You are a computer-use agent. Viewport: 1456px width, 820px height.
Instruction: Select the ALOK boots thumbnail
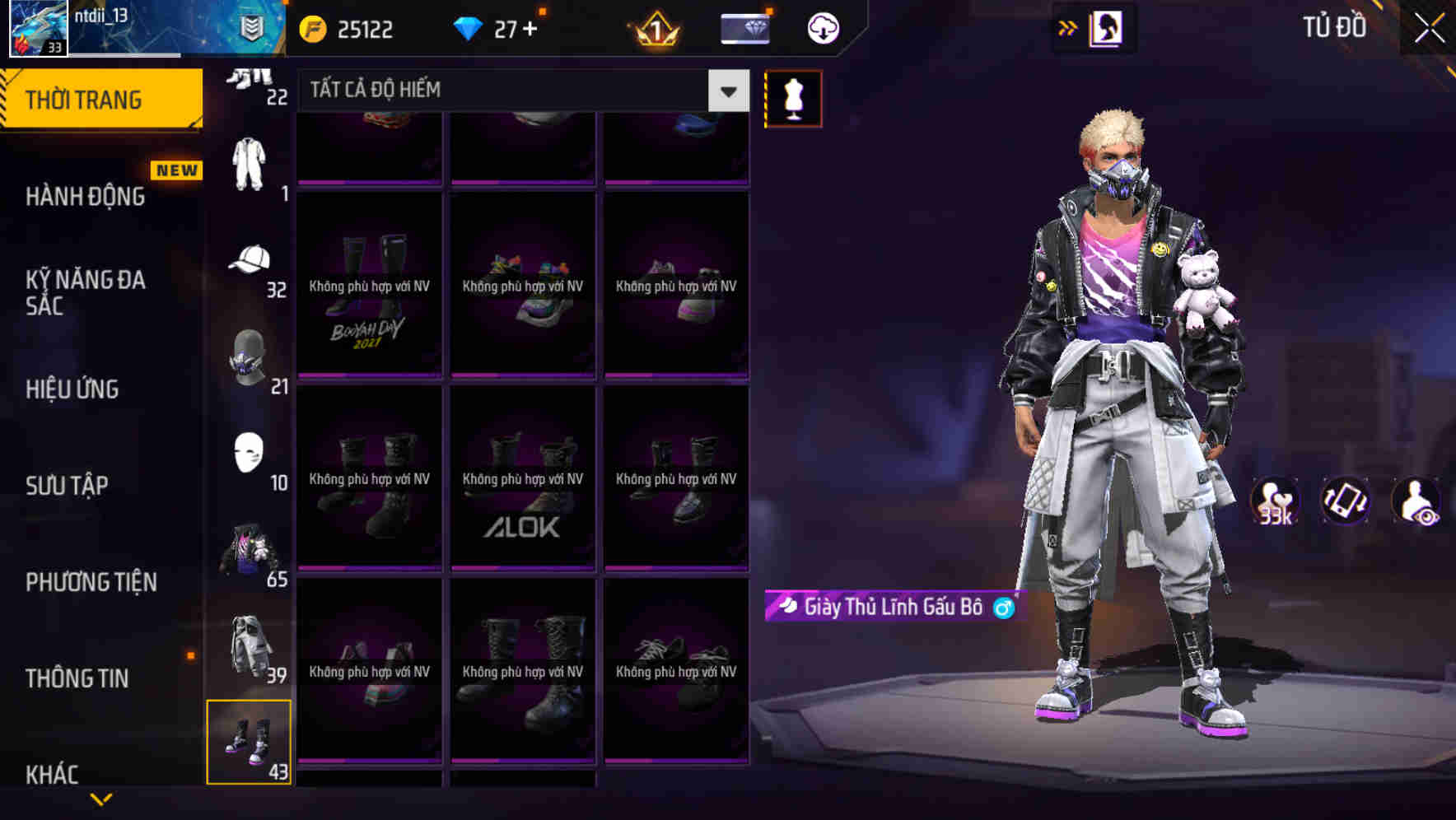(x=522, y=478)
